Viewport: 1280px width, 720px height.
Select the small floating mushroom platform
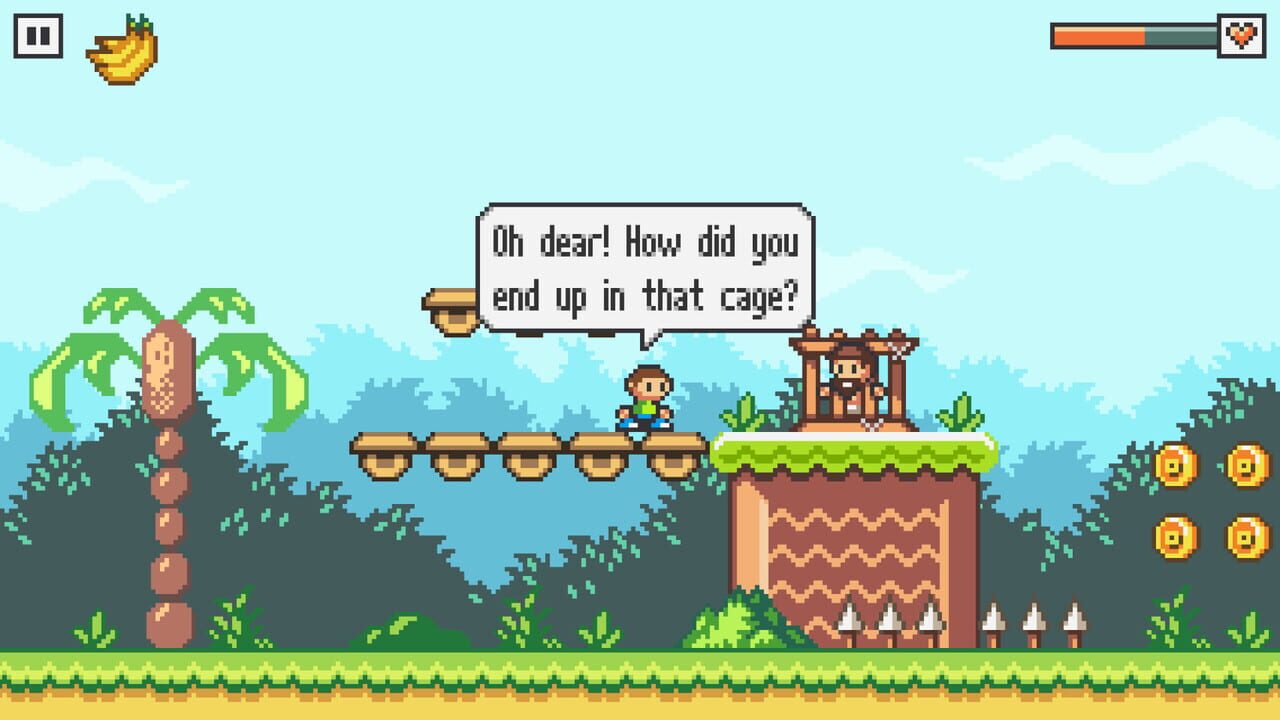pos(452,306)
